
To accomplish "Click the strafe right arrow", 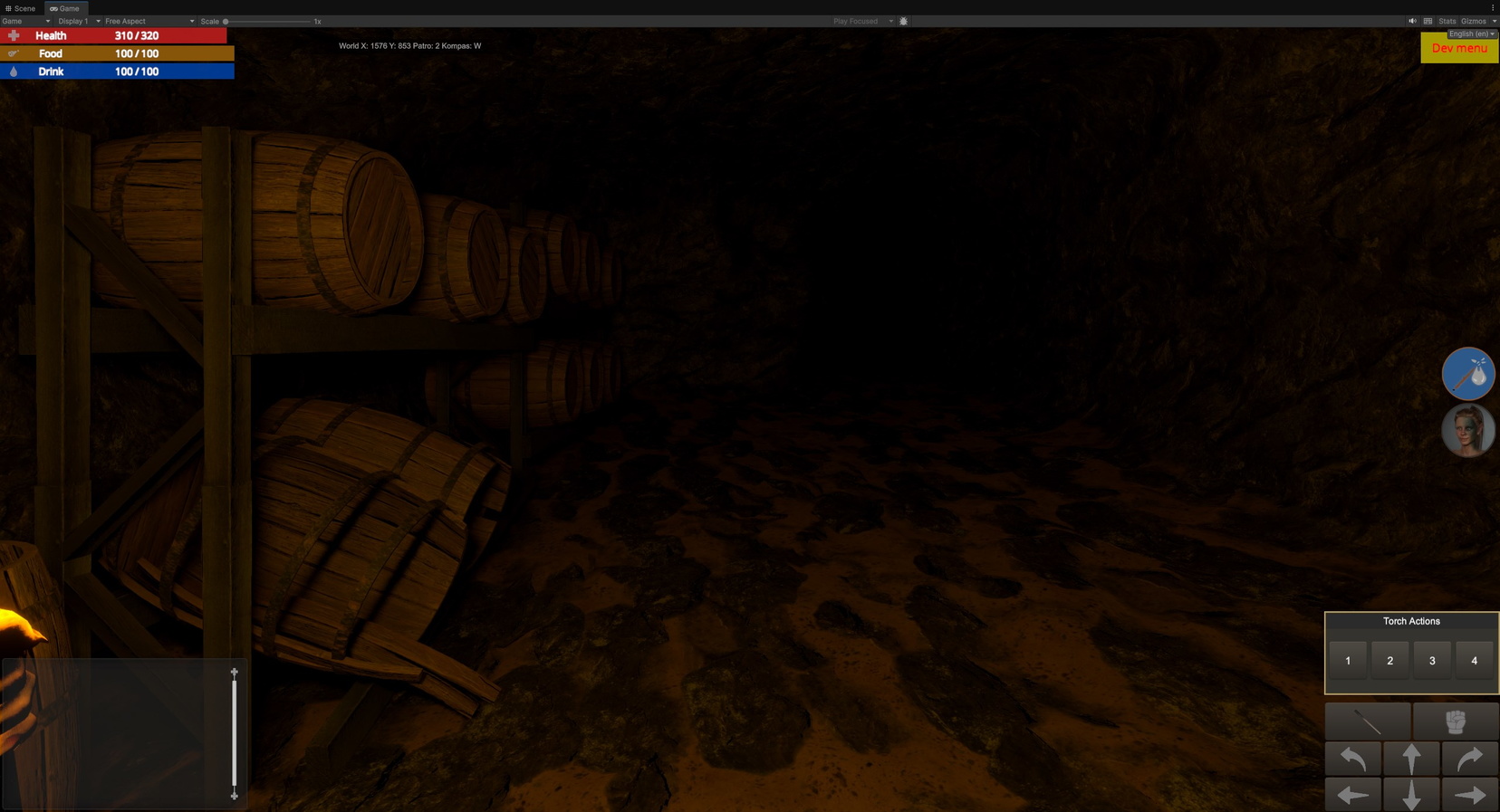I will pyautogui.click(x=1470, y=794).
